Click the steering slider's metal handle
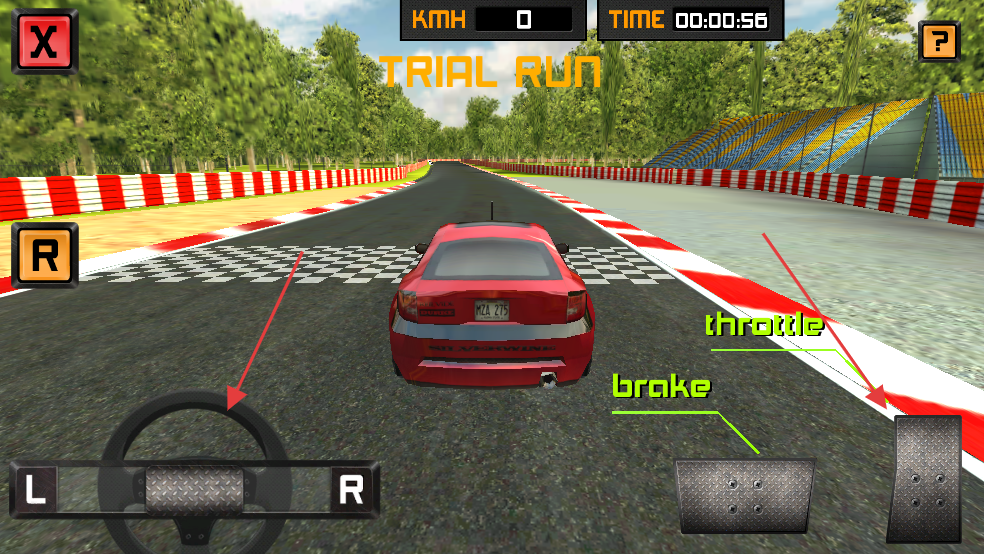The height and width of the screenshot is (554, 984). click(x=194, y=490)
